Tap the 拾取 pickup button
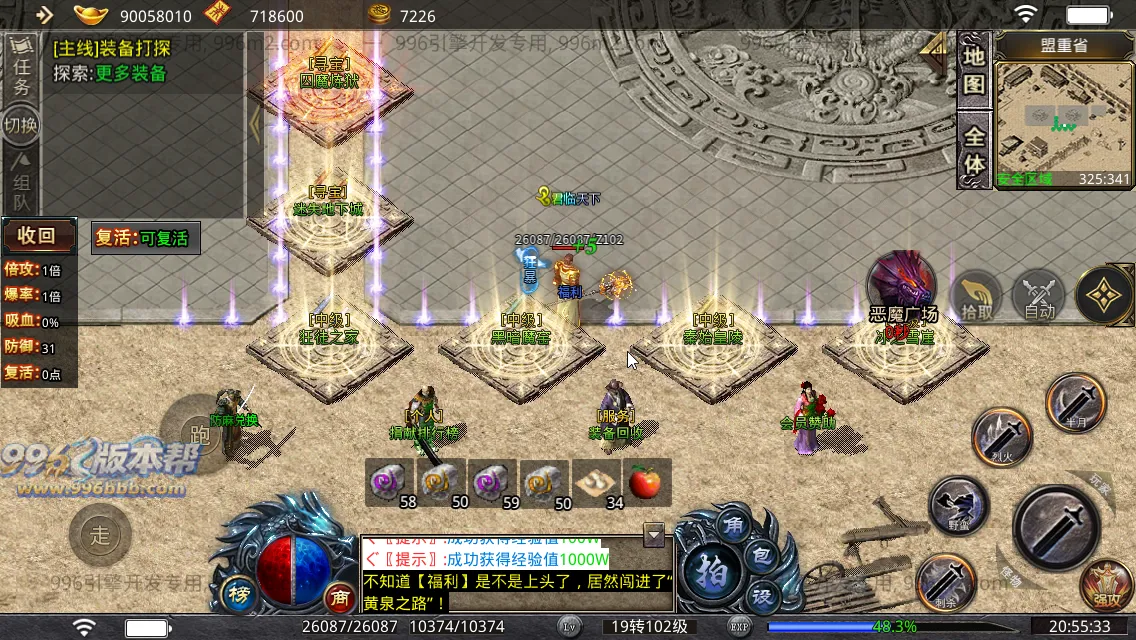Viewport: 1136px width, 640px height. [x=978, y=296]
